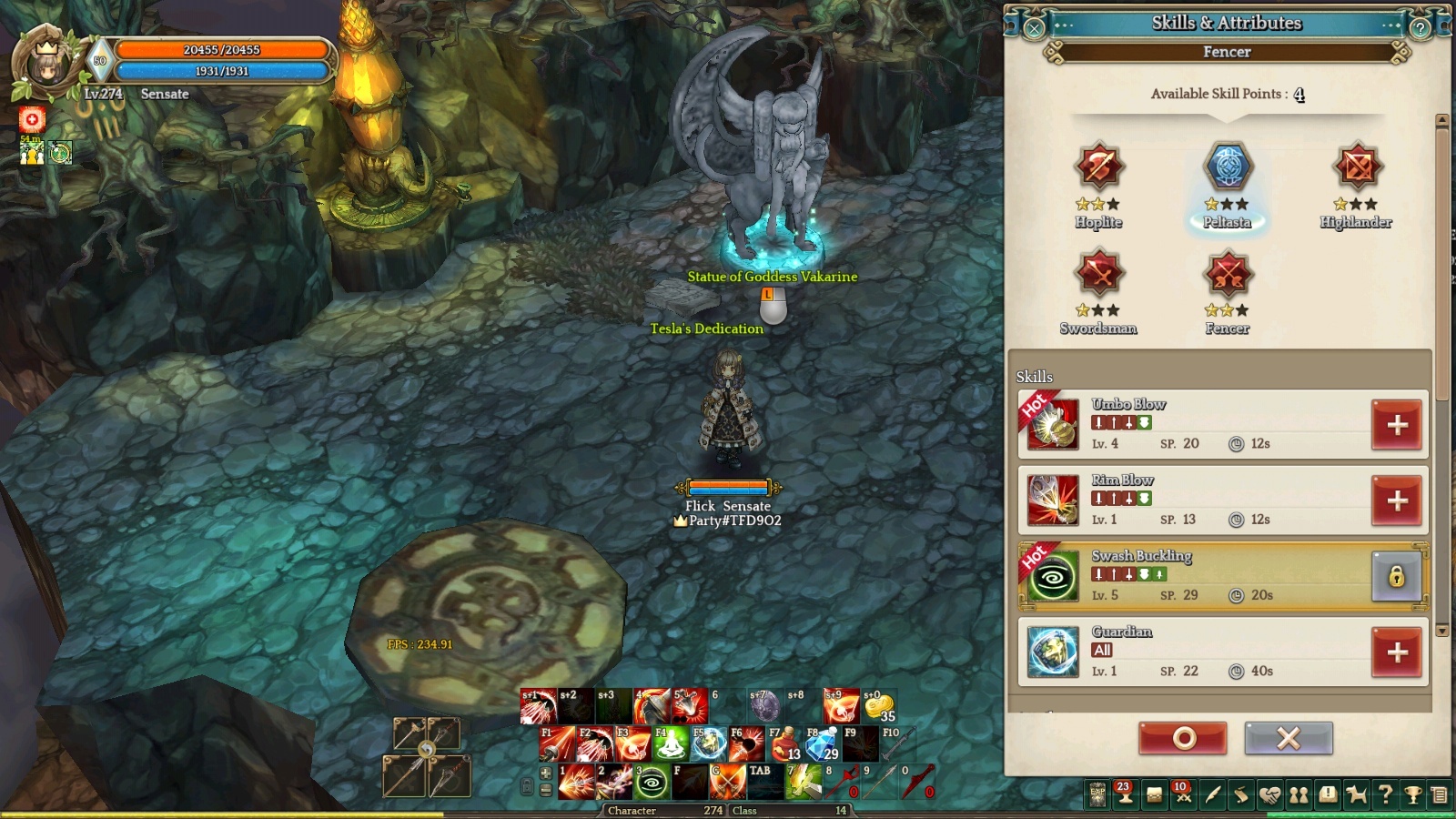The height and width of the screenshot is (819, 1456).
Task: Select the Hoplite class icon
Action: click(1098, 167)
